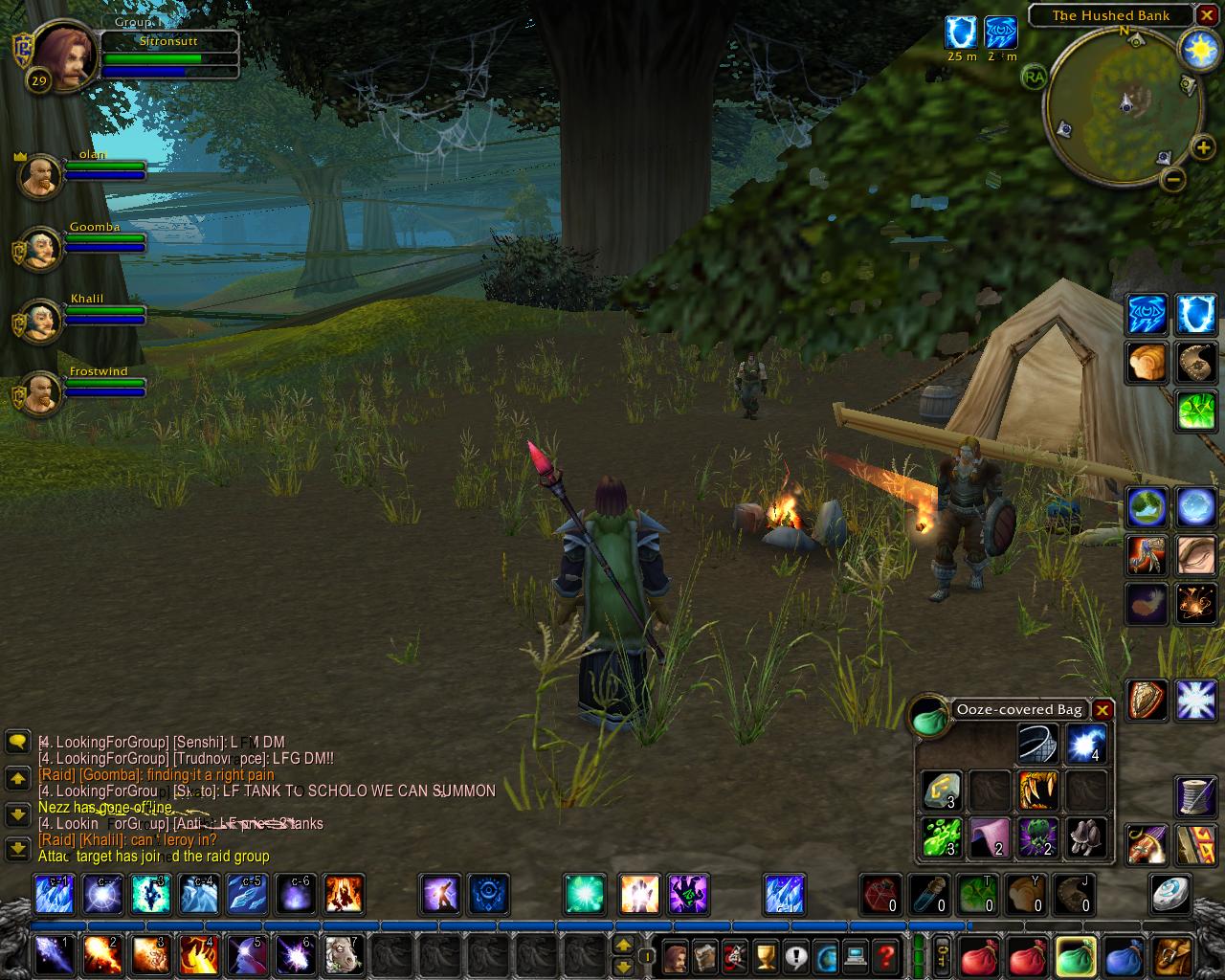Zoom out on the minimap
Image resolution: width=1225 pixels, height=980 pixels.
pos(1173,179)
